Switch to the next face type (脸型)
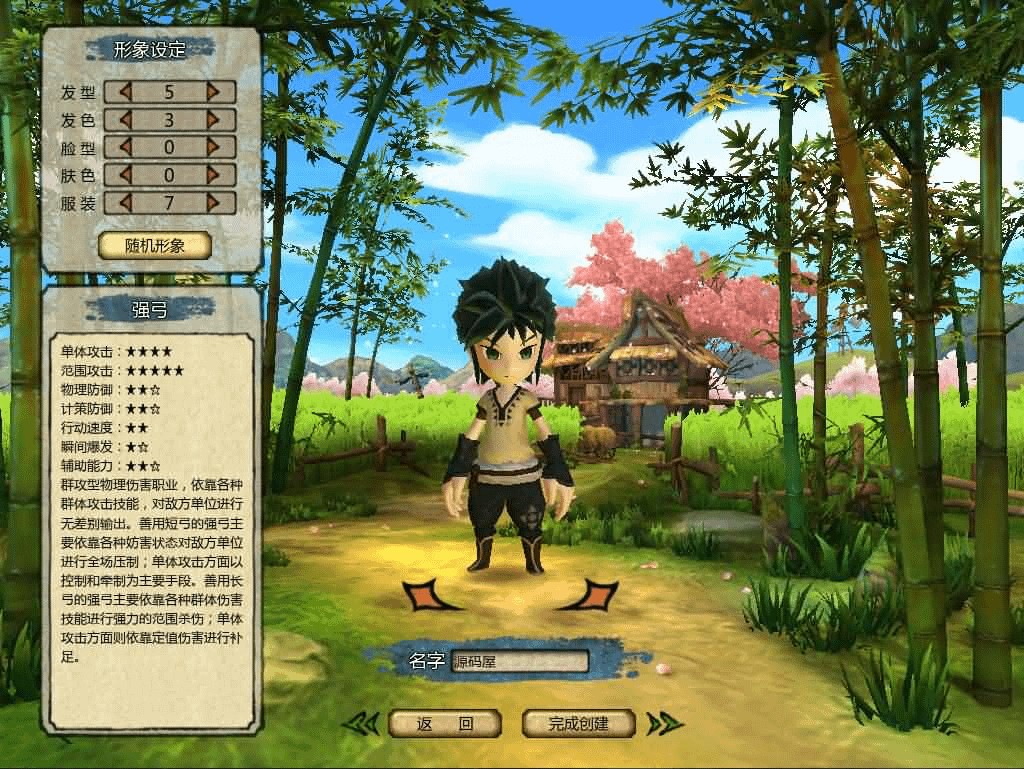Screen dimensions: 1024x769 click(213, 148)
